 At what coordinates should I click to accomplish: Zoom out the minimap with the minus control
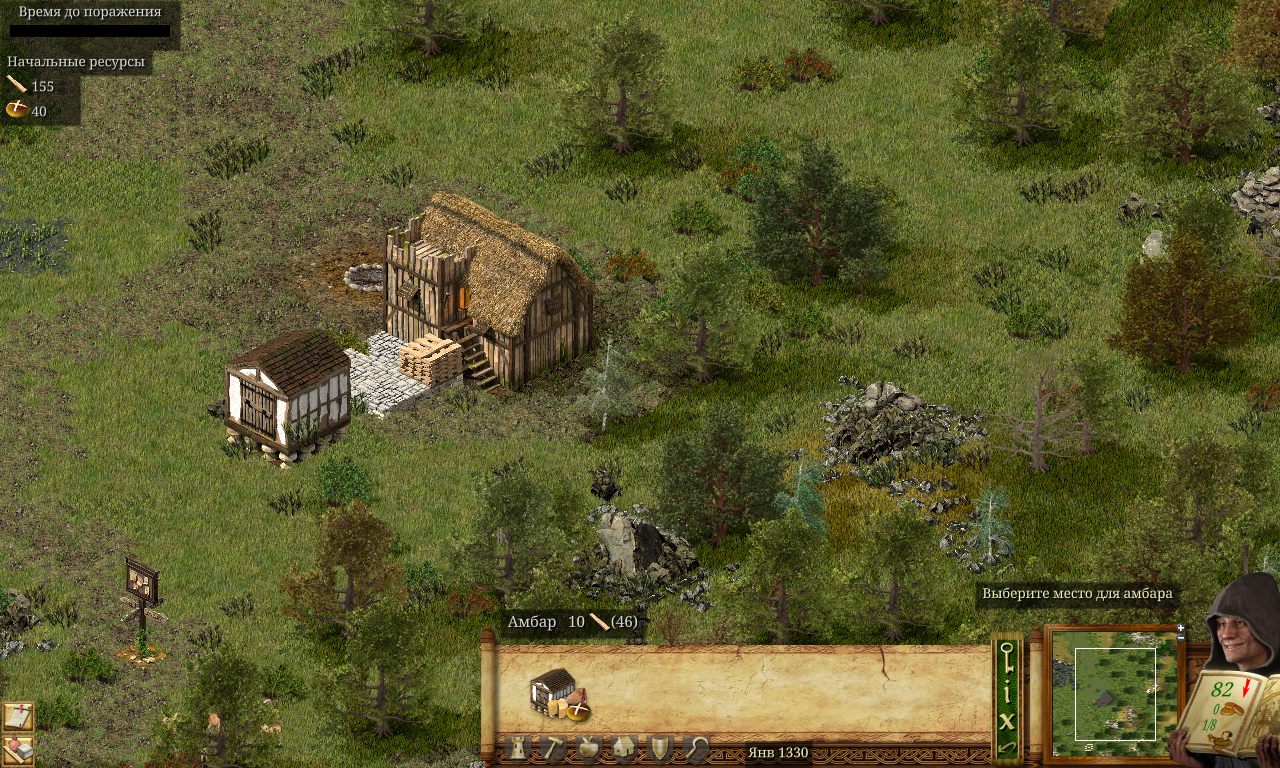pyautogui.click(x=1180, y=637)
